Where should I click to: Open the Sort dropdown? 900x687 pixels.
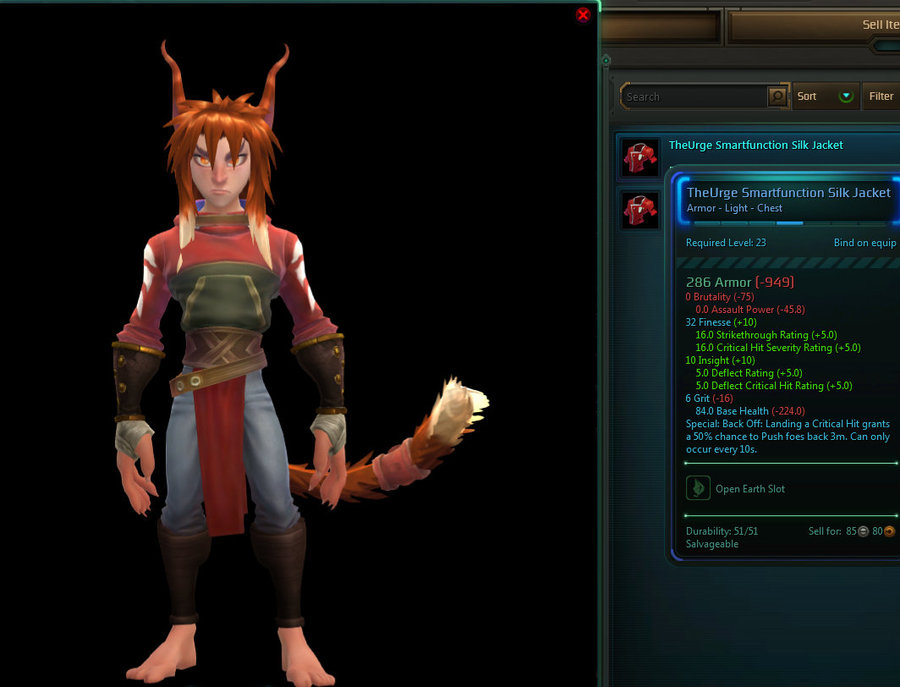[x=826, y=97]
